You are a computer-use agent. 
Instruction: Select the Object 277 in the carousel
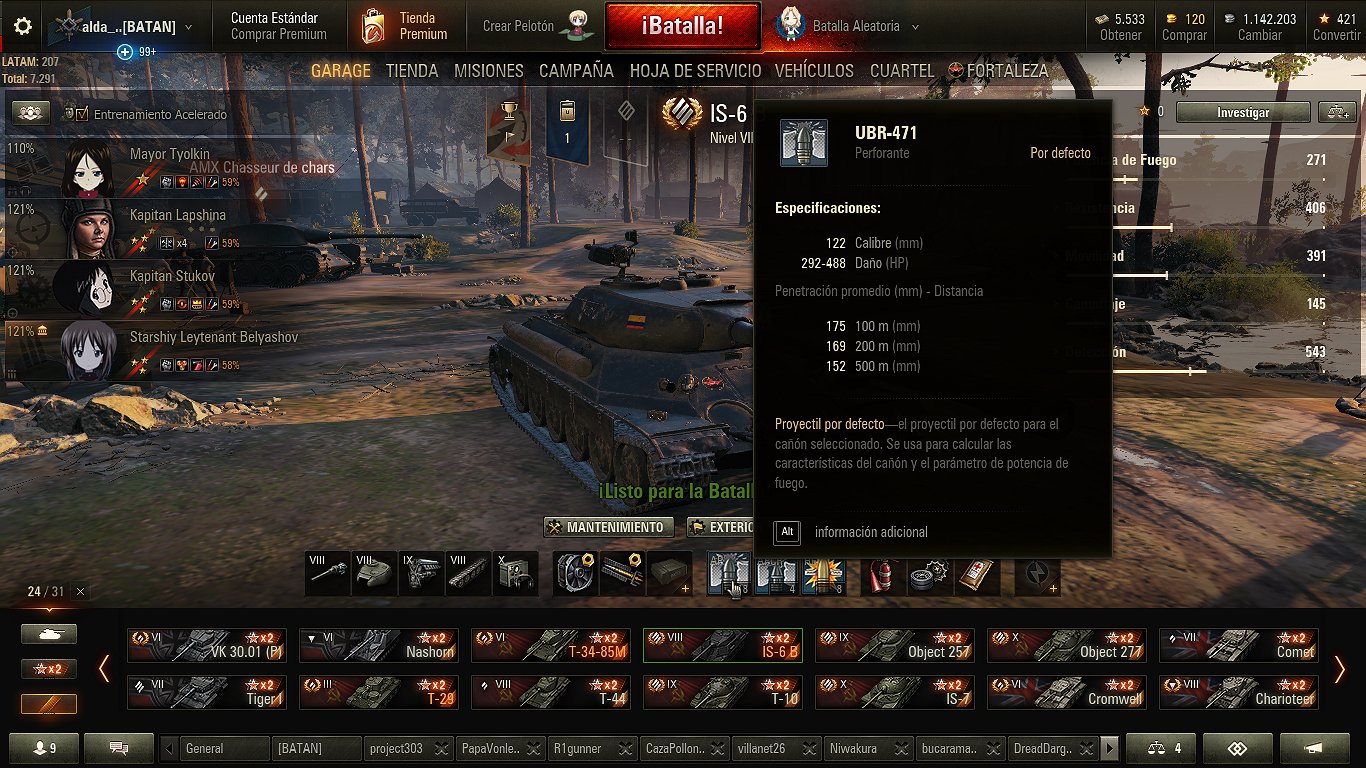[x=1067, y=645]
